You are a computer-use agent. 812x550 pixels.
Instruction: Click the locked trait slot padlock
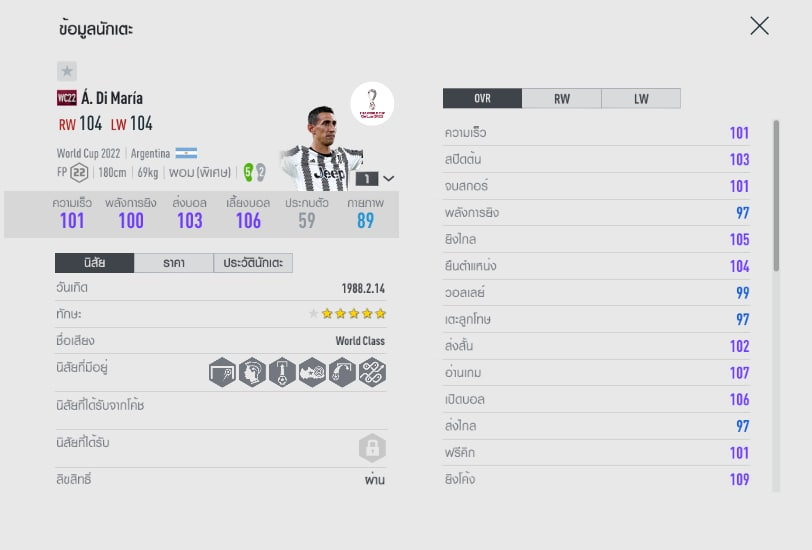(372, 447)
